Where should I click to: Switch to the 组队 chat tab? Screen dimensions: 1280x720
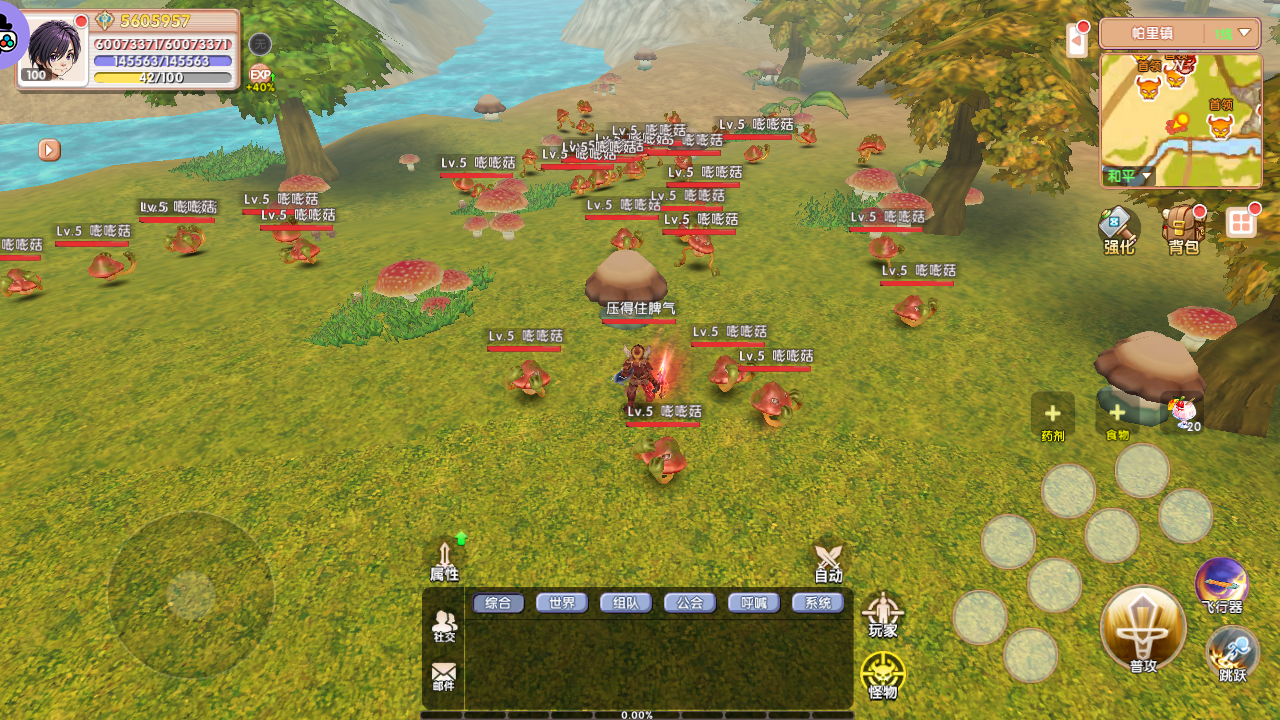pyautogui.click(x=626, y=603)
